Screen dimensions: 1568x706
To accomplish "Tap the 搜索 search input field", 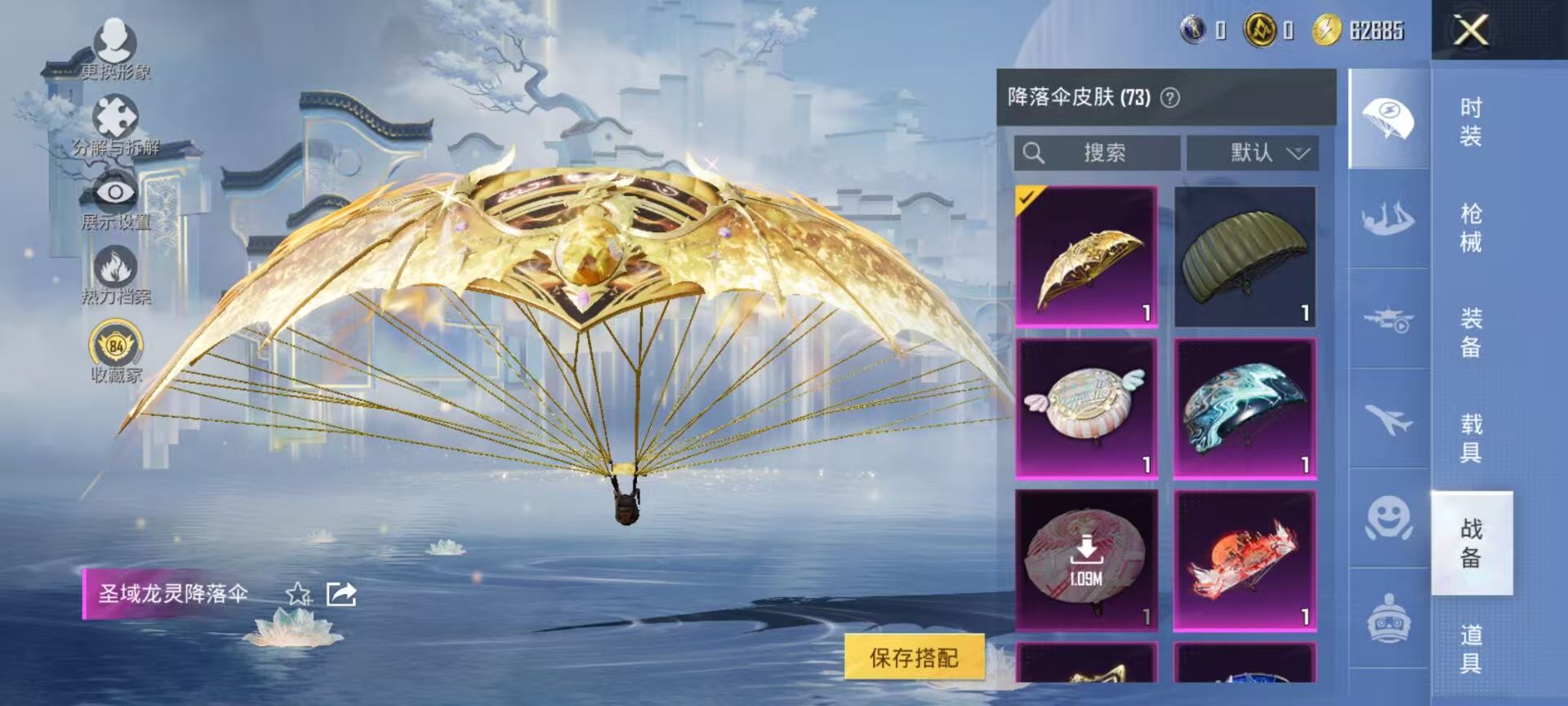I will pyautogui.click(x=1098, y=153).
